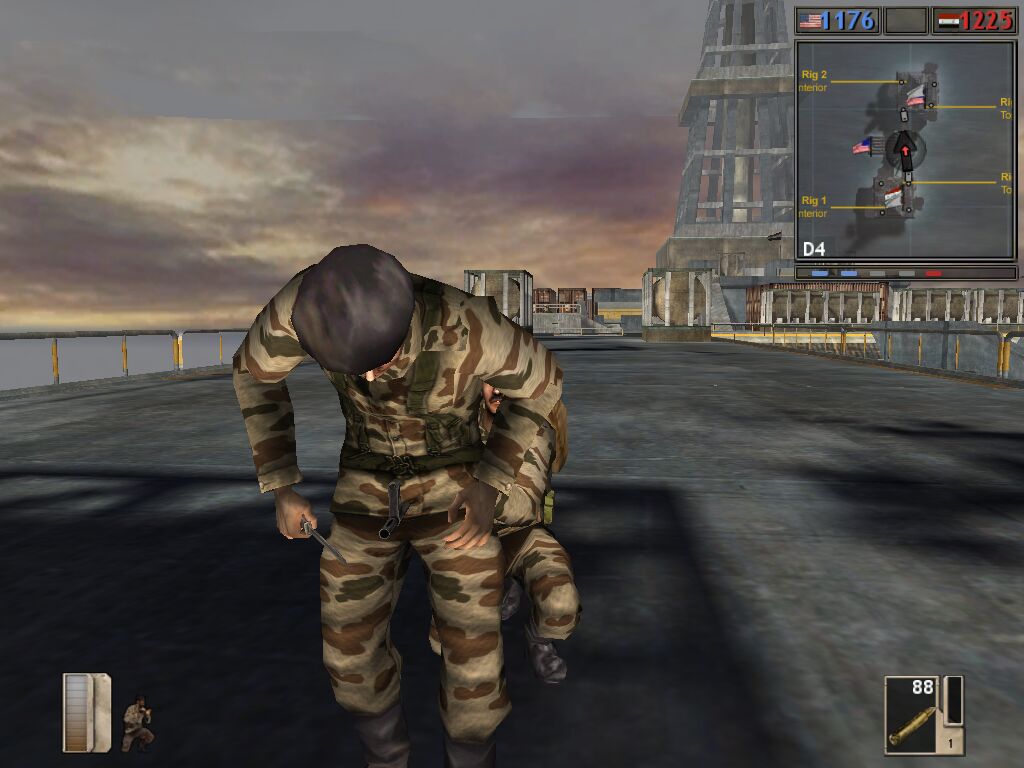Click the Rig 2 Interior map label
Viewport: 1024px width, 768px height.
[813, 80]
